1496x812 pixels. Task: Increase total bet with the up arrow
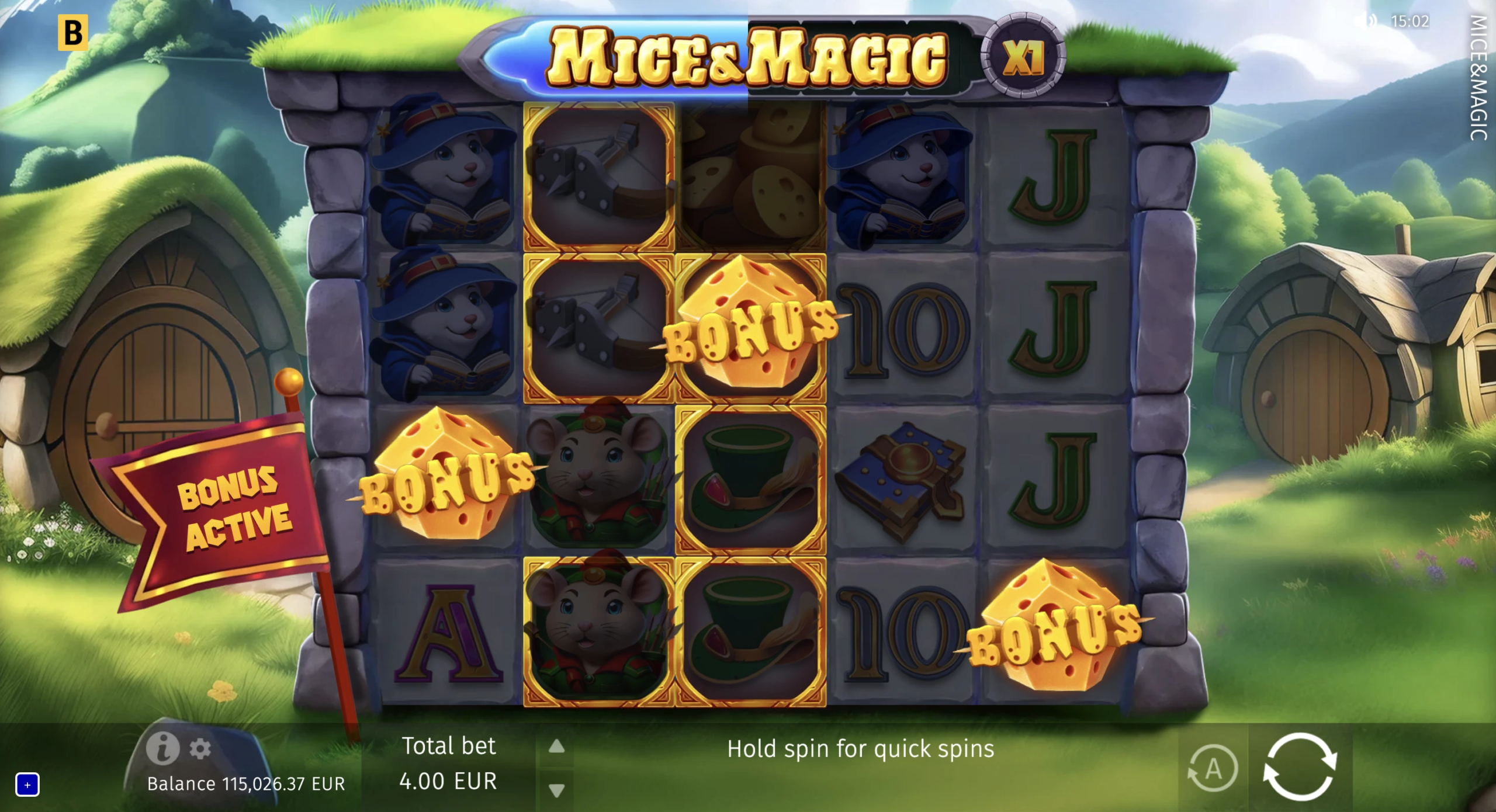pos(556,746)
